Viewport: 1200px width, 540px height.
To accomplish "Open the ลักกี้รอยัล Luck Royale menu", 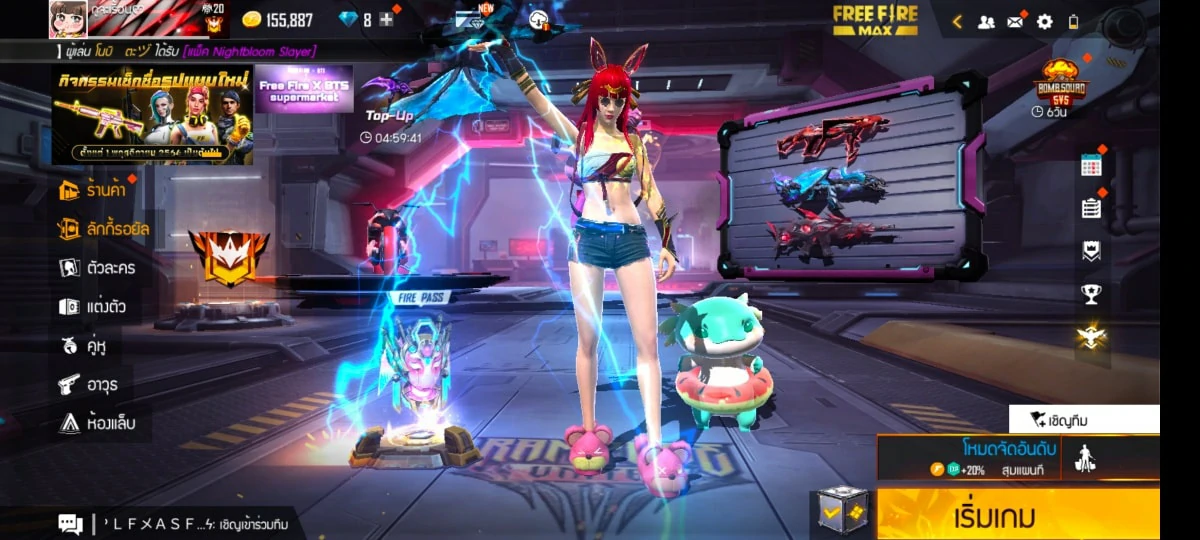I will (x=105, y=229).
